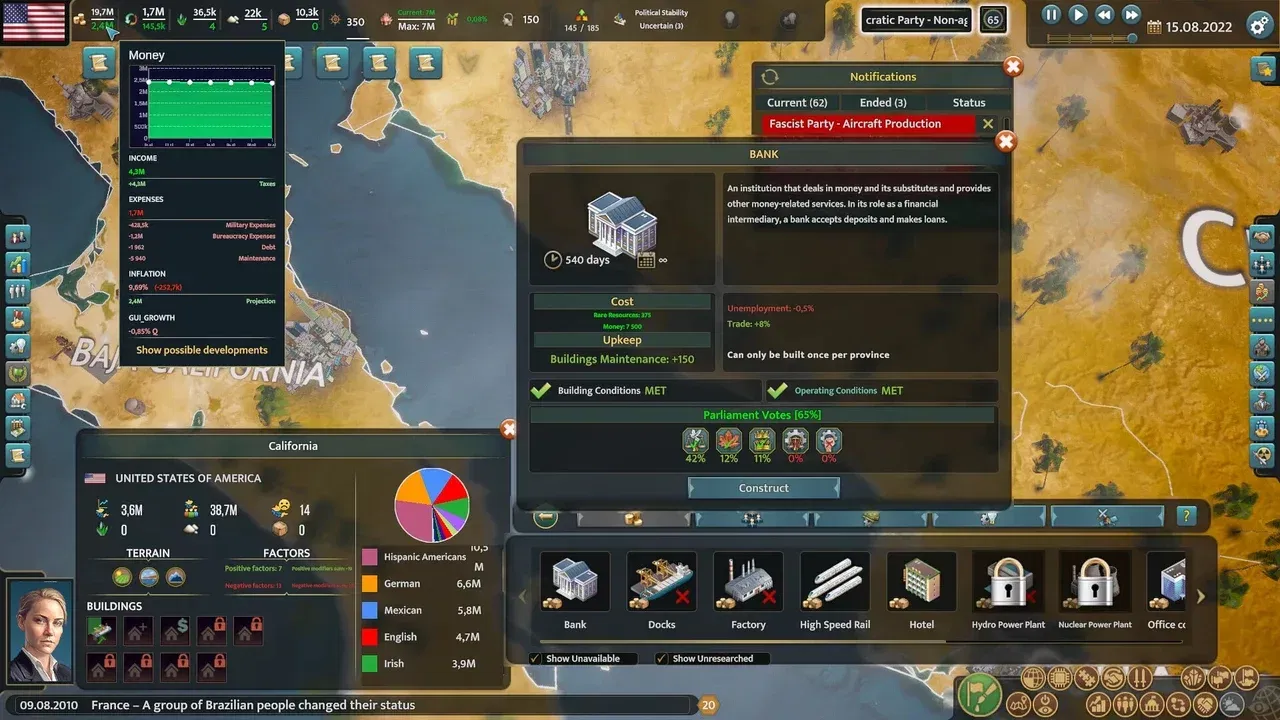Select the Status tab in Notifications

coord(968,102)
